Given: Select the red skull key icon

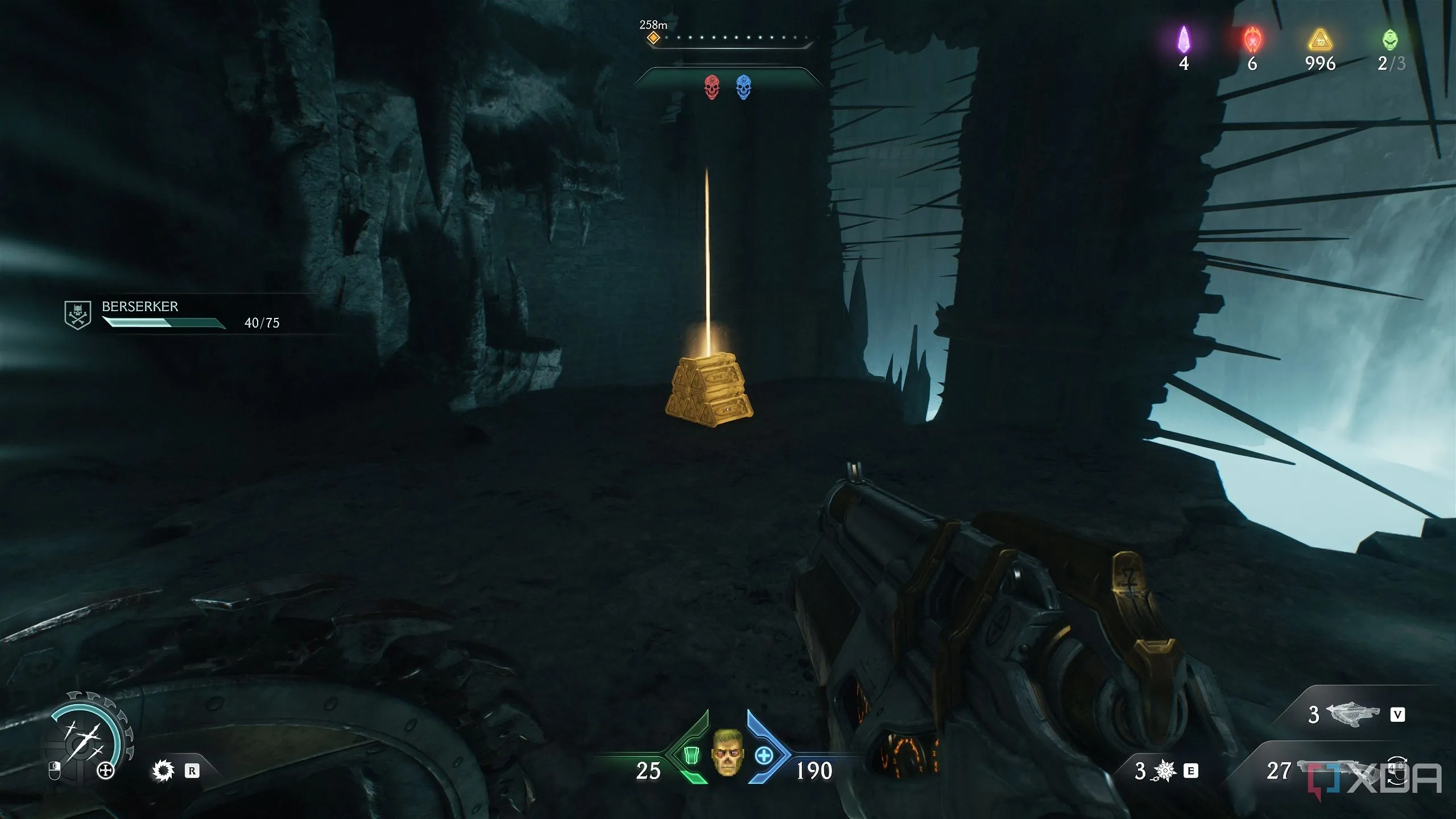Looking at the screenshot, I should [712, 88].
